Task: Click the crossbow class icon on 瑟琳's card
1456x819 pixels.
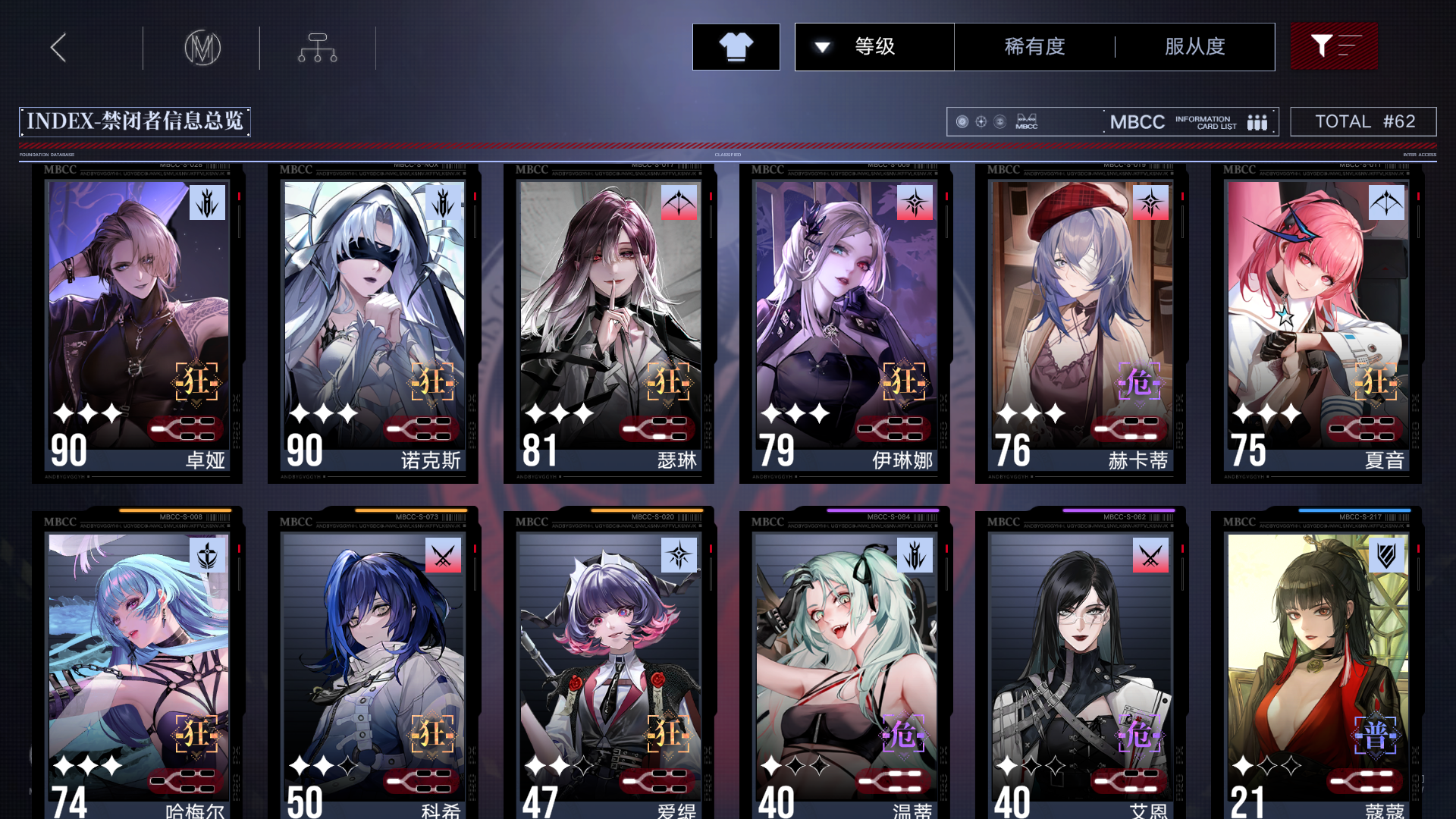Action: (x=679, y=202)
